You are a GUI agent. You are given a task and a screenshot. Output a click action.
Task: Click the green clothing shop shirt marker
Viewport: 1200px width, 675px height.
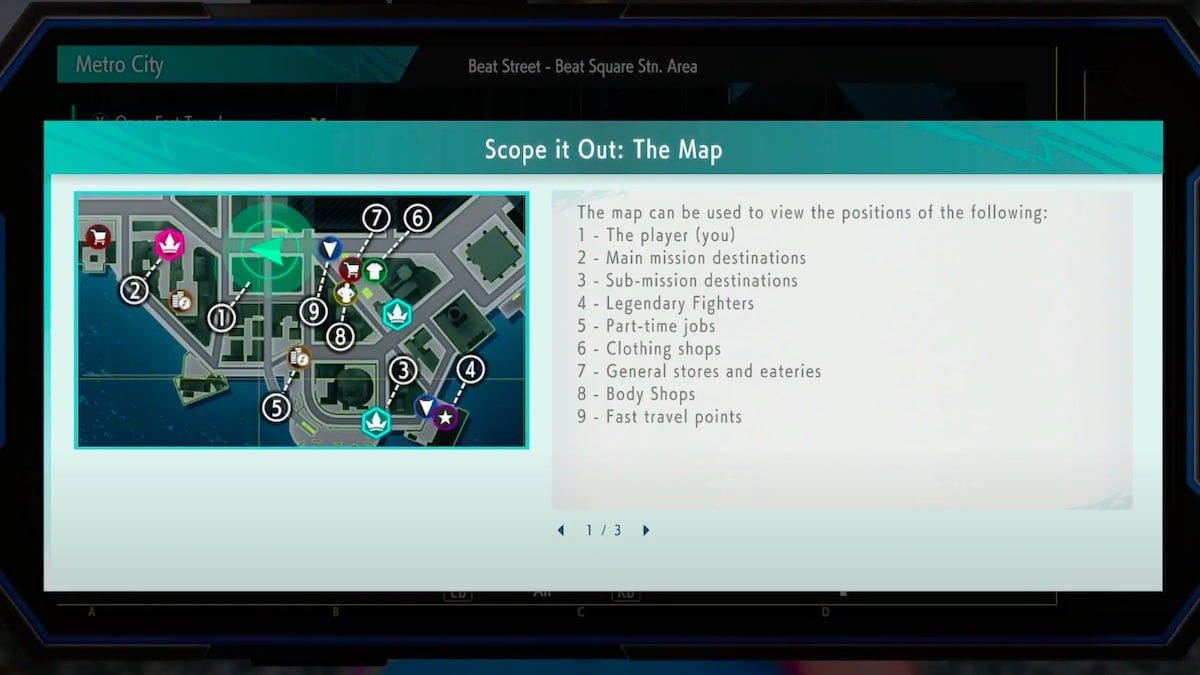tap(374, 270)
